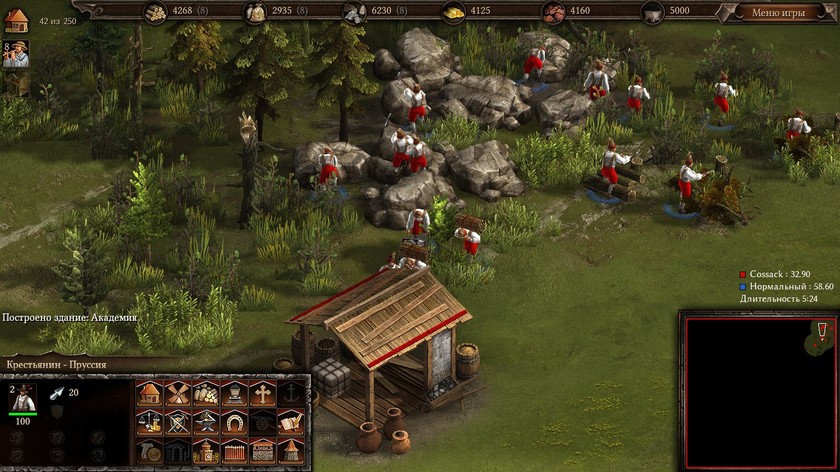The image size is (840, 472).
Task: Click the minimap panel
Action: pos(759,392)
